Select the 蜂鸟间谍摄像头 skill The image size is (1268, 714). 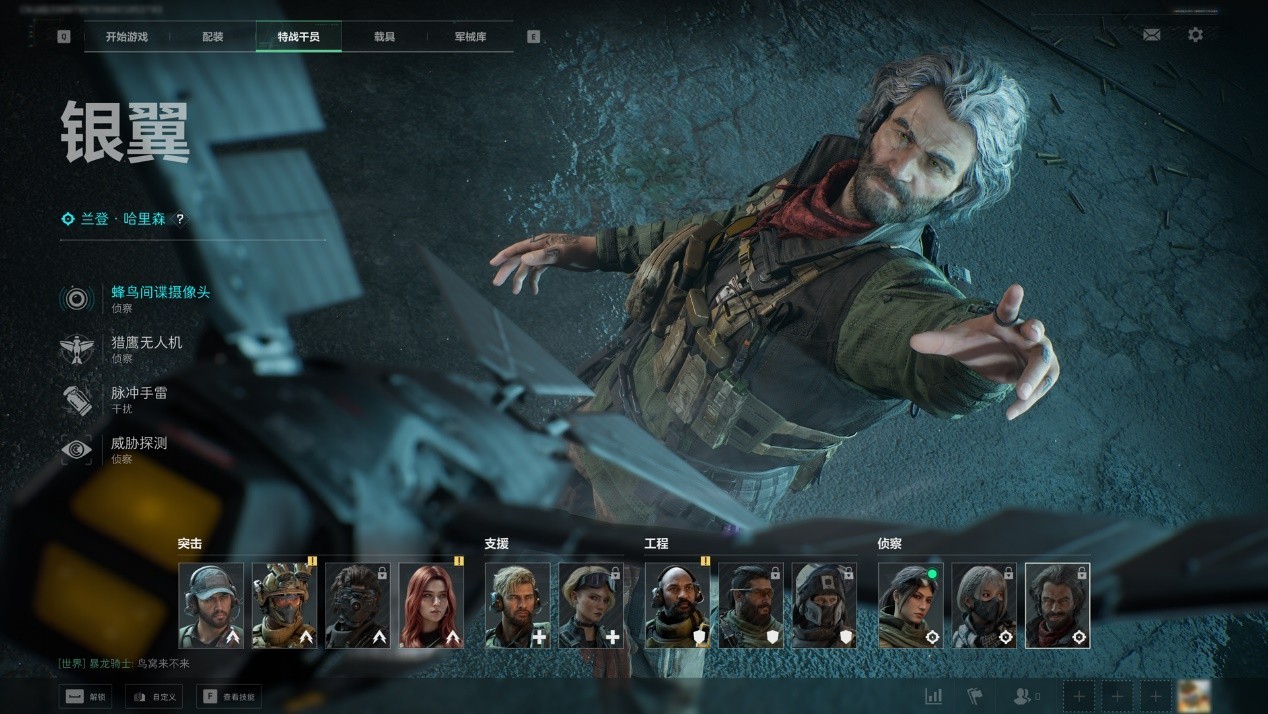tap(160, 293)
